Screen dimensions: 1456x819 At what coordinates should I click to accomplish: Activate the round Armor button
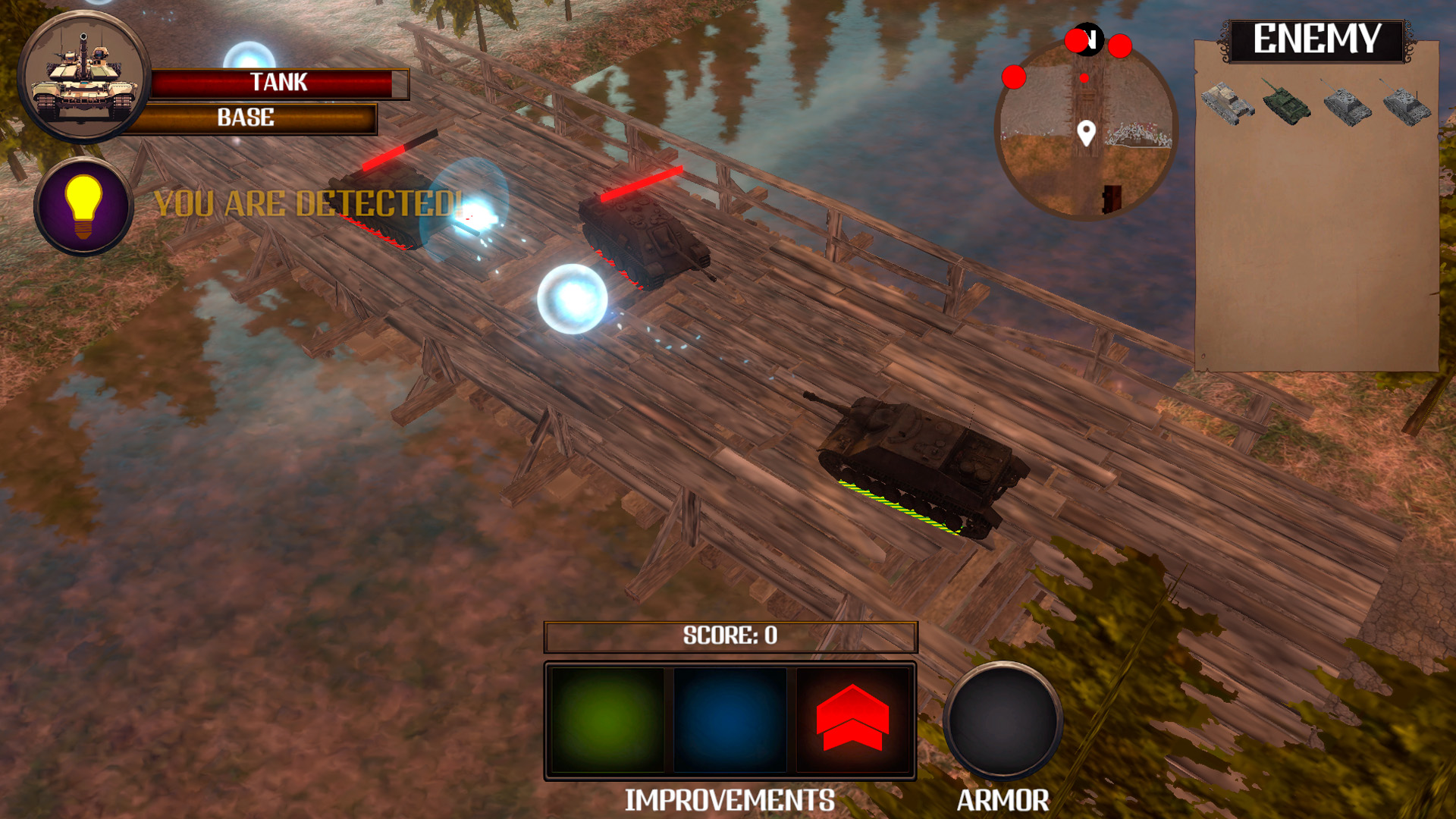tap(1003, 720)
